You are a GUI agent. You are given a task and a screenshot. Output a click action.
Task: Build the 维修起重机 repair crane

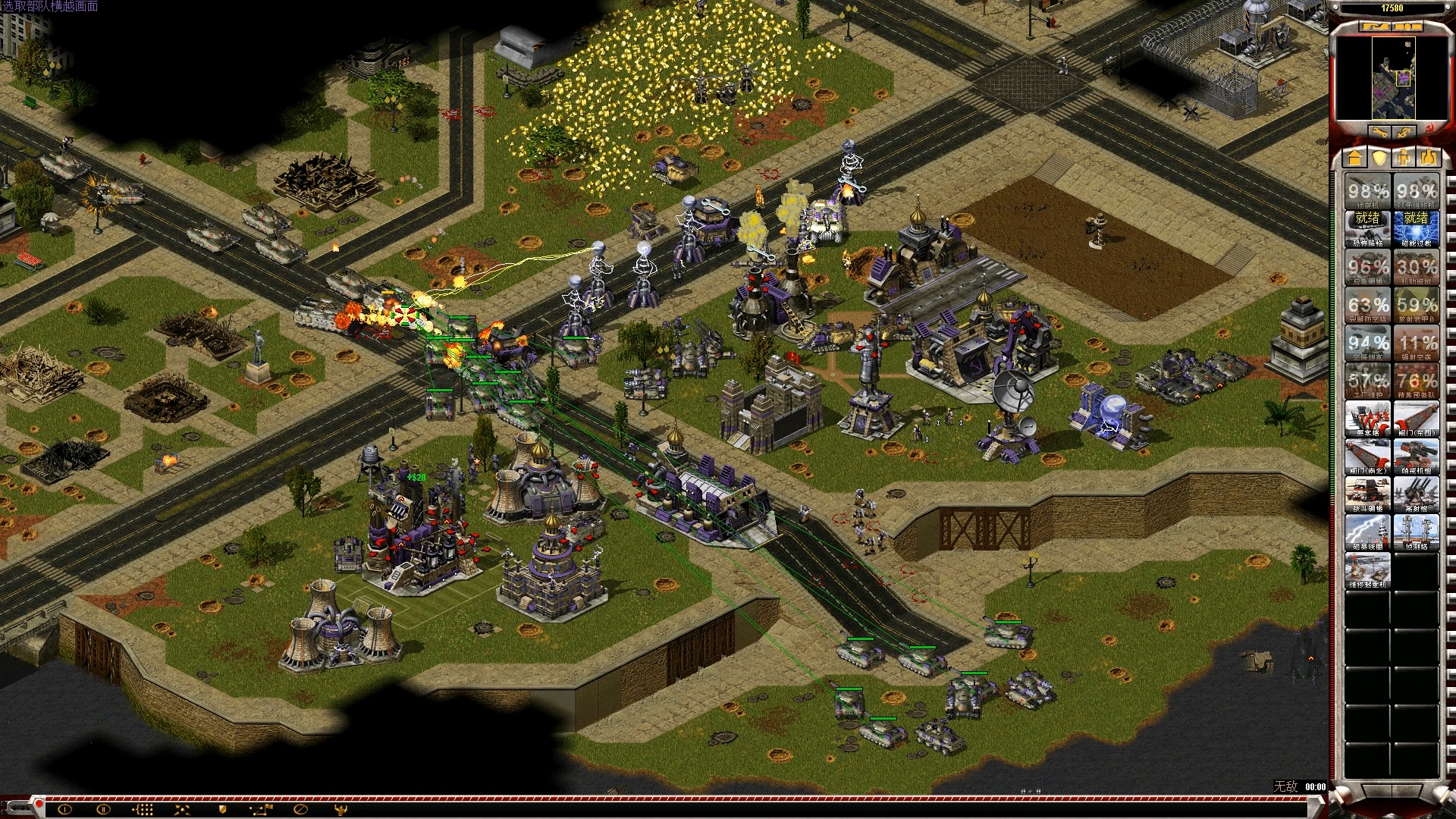(1368, 570)
